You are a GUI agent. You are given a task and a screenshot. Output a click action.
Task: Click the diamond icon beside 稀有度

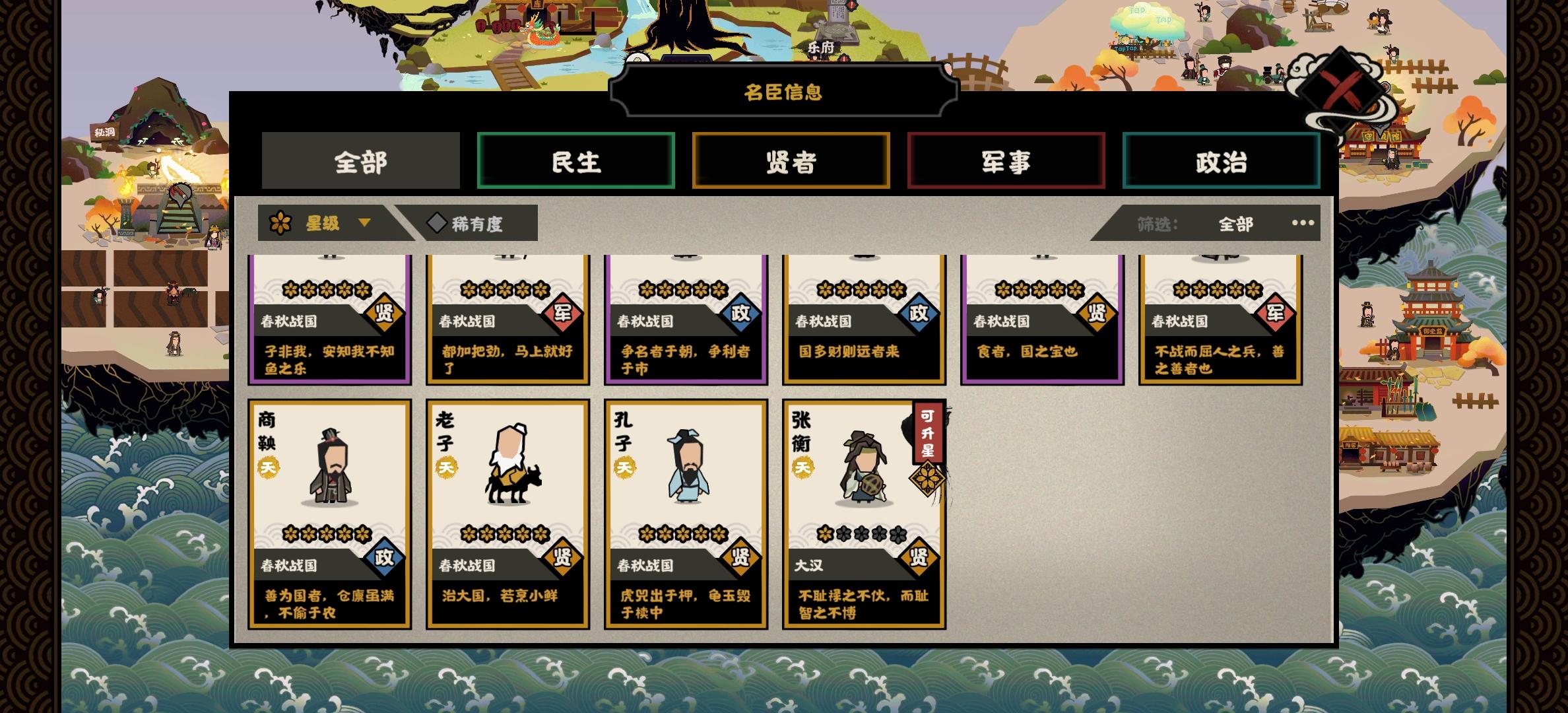click(x=436, y=224)
